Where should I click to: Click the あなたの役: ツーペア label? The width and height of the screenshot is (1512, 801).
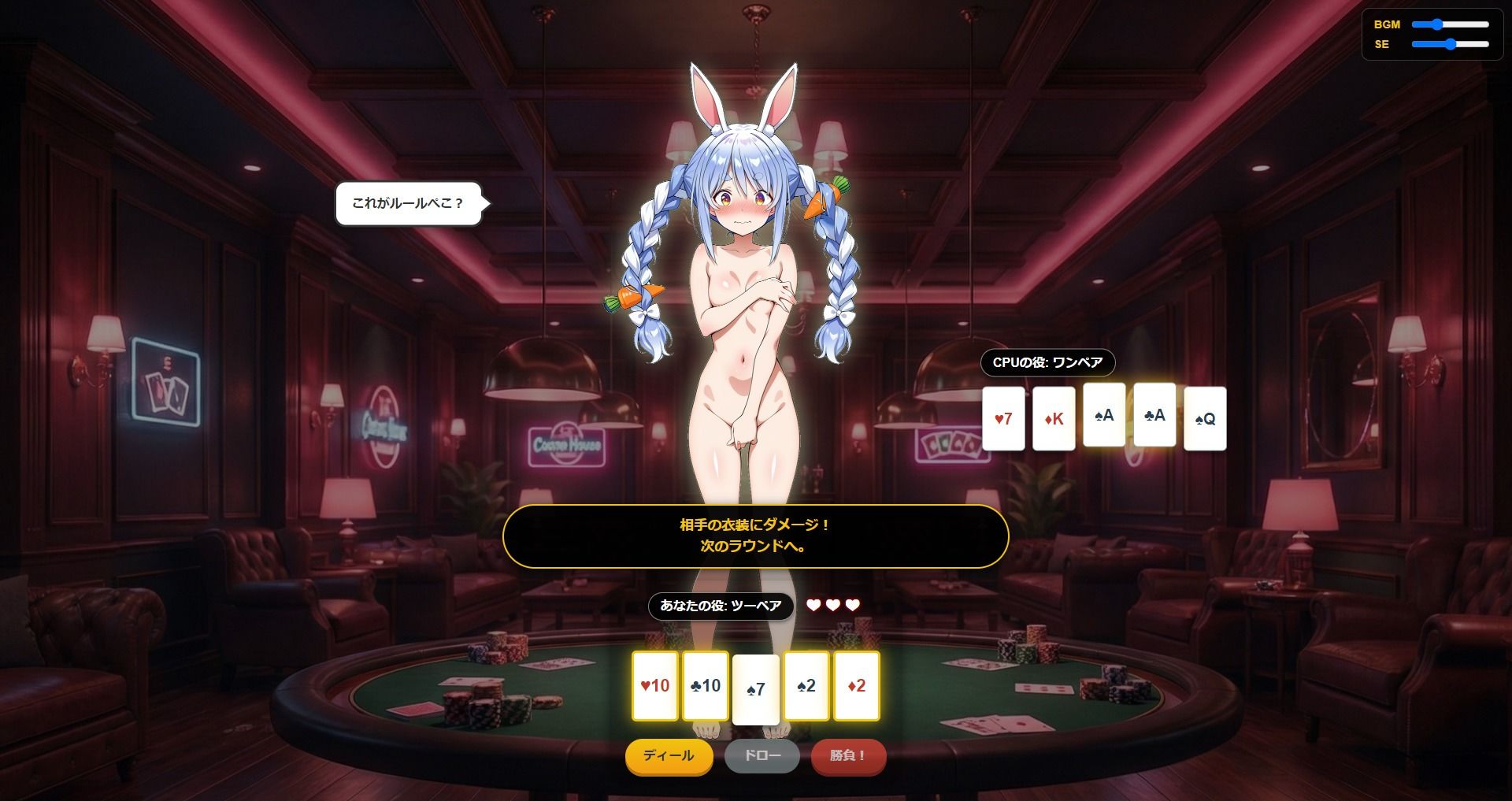(x=721, y=606)
